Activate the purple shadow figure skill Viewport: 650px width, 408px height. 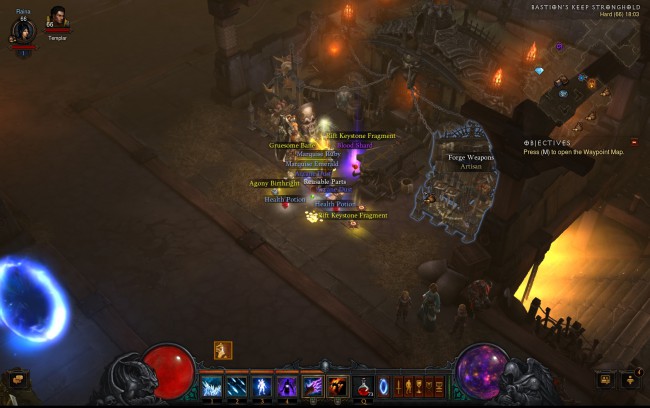point(287,385)
